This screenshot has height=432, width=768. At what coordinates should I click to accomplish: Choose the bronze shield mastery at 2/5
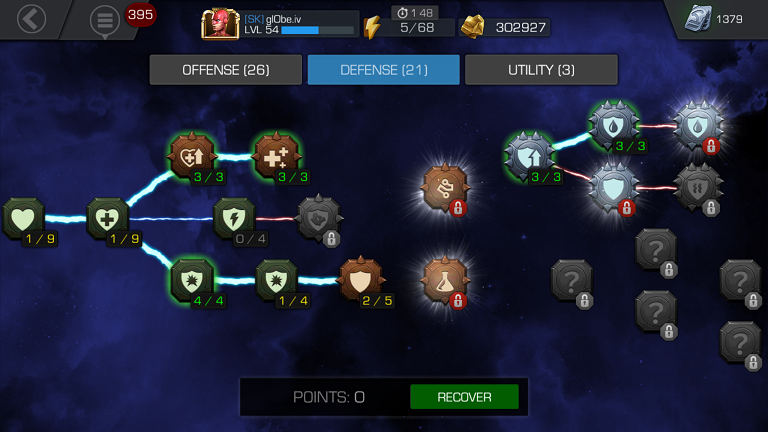tap(361, 280)
